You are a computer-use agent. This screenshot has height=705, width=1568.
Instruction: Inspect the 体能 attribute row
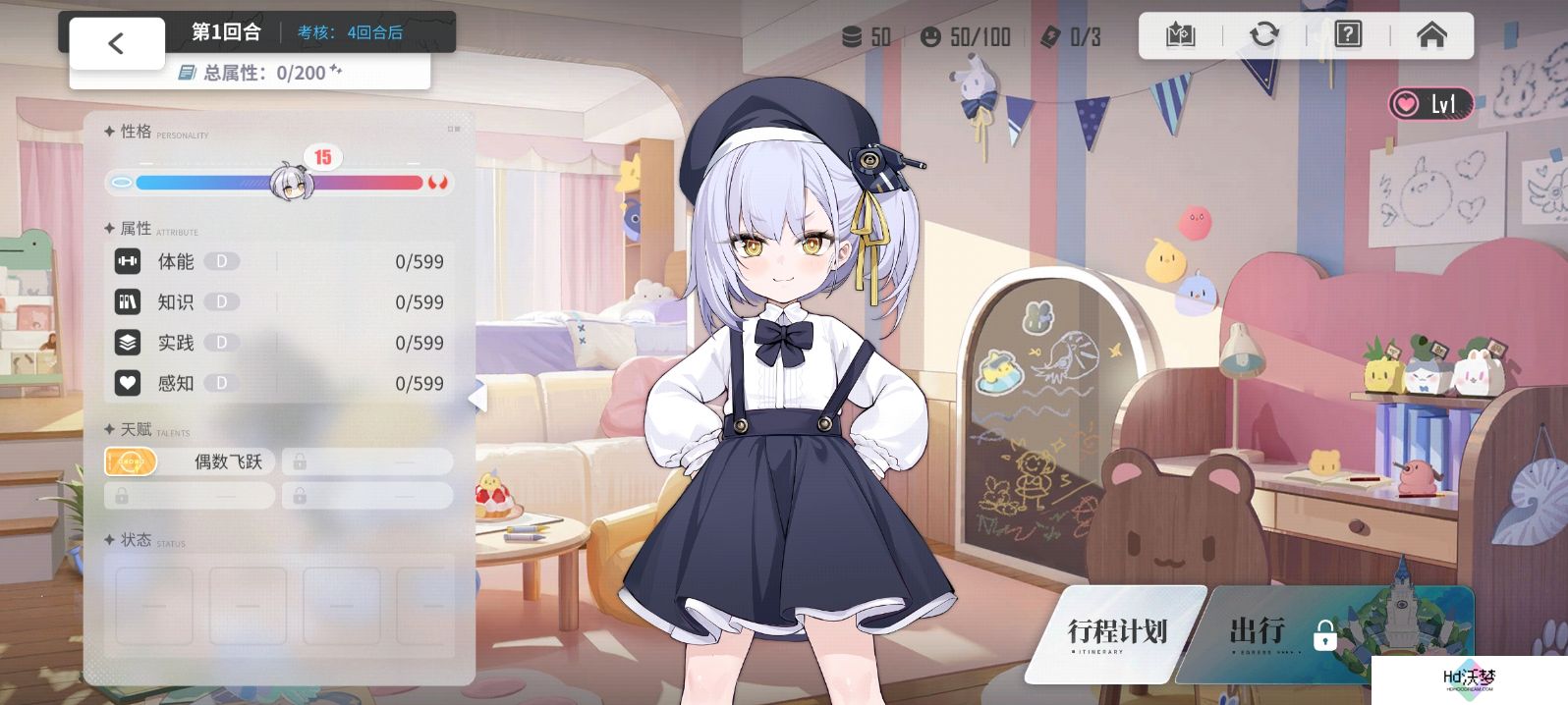280,261
